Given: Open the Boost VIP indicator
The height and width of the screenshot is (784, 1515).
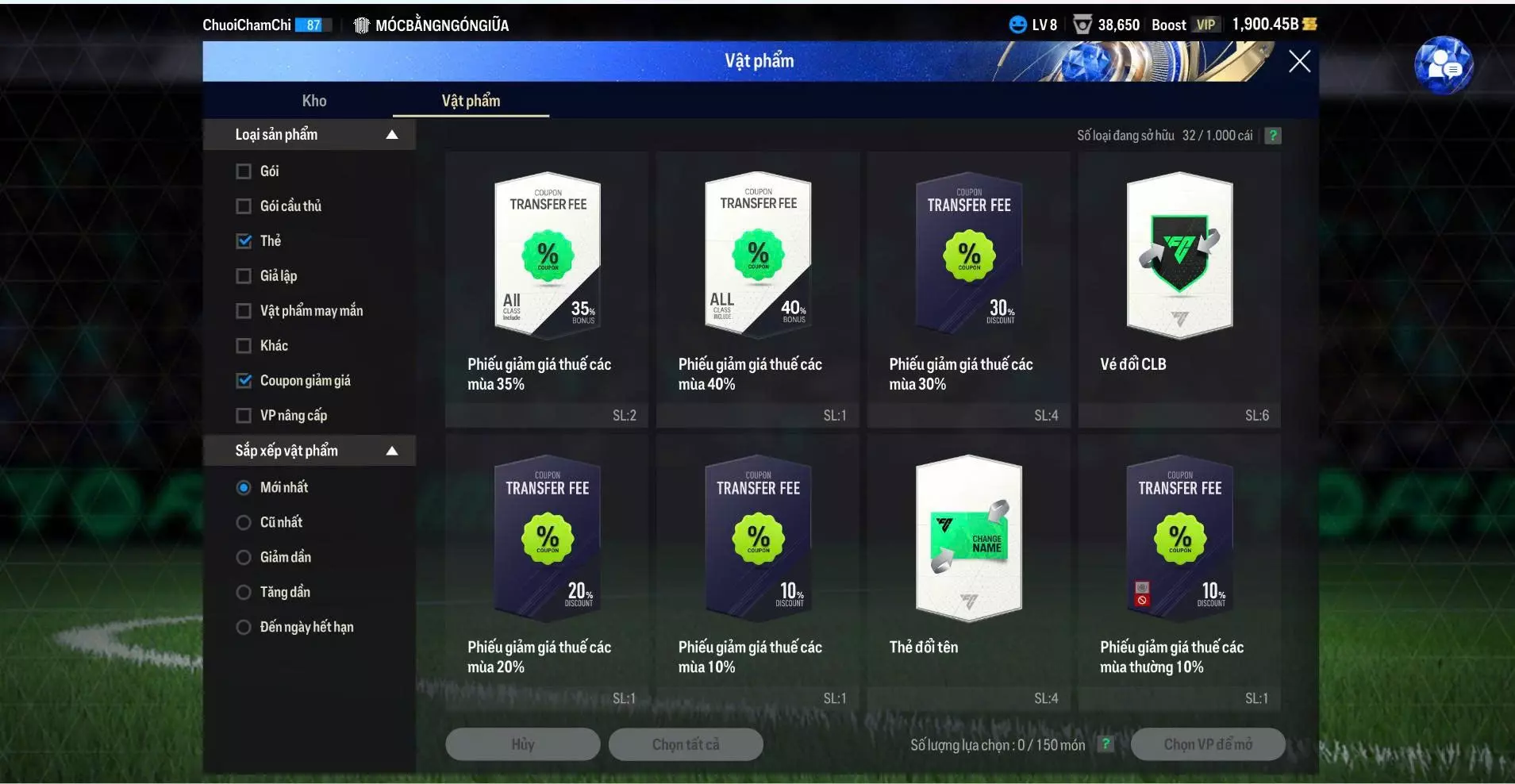Looking at the screenshot, I should 1186,24.
